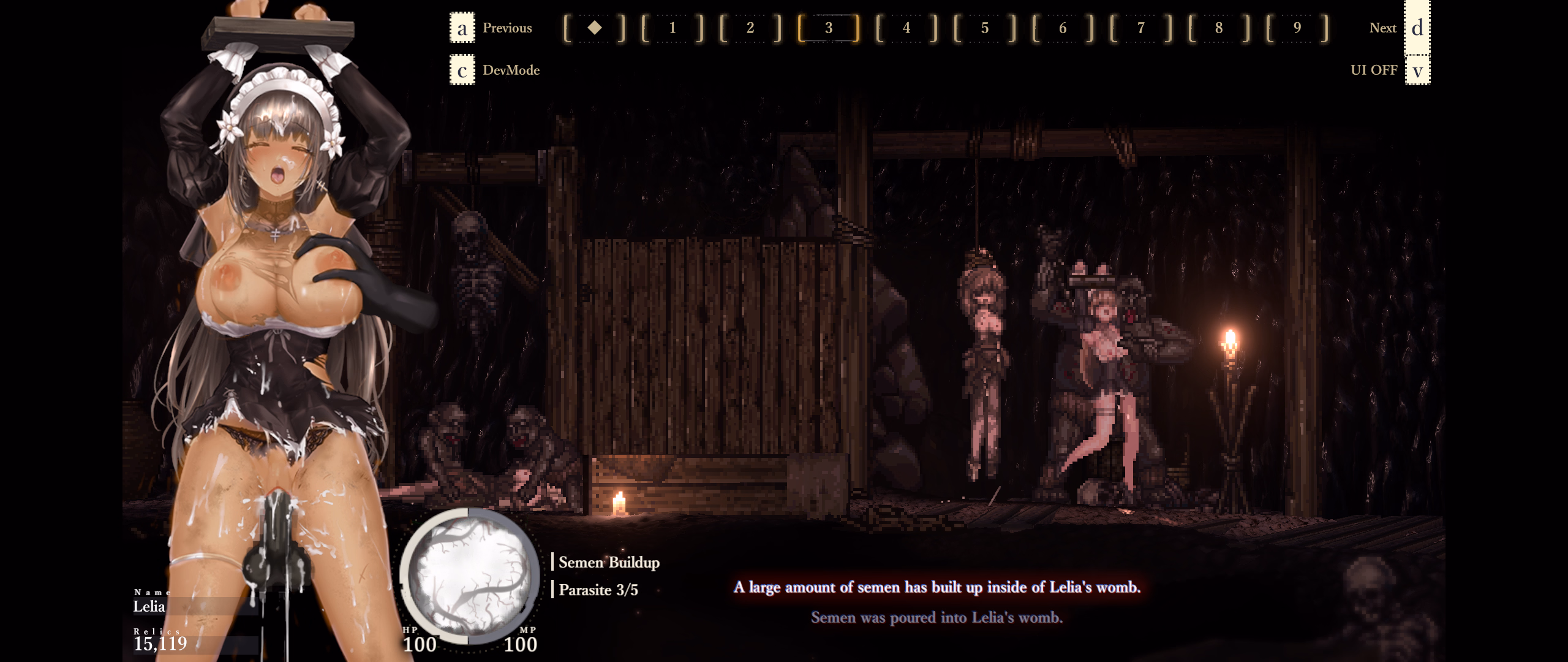
Task: Switch to slot number 6
Action: coord(1063,28)
